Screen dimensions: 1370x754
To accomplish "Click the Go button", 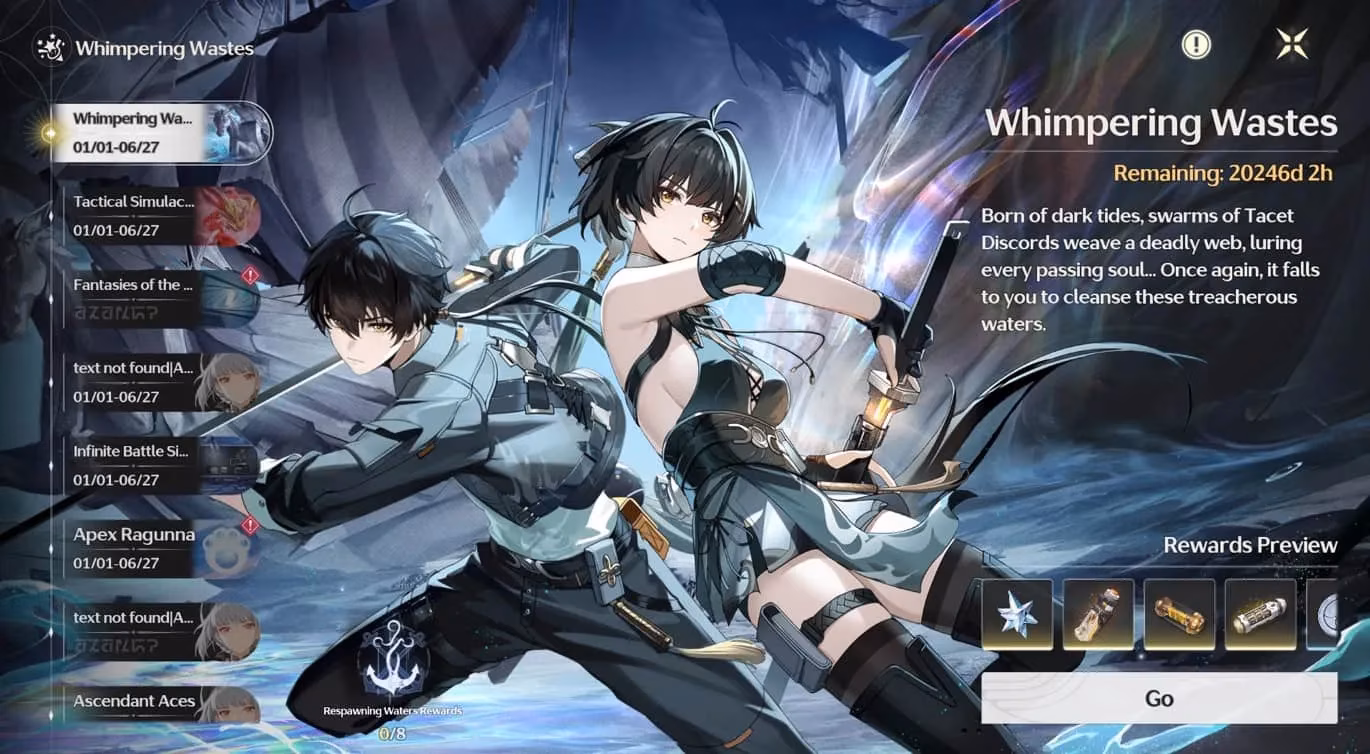I will click(1158, 698).
